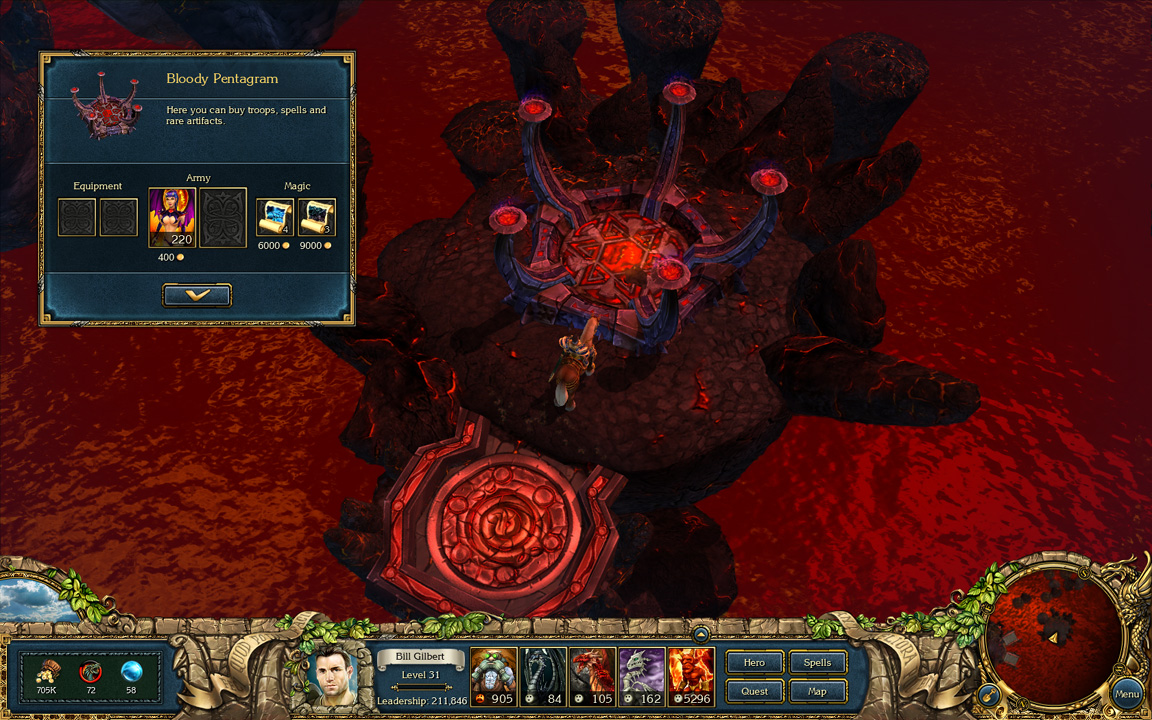Select the fiery demon troop with 5296 units

tap(692, 676)
